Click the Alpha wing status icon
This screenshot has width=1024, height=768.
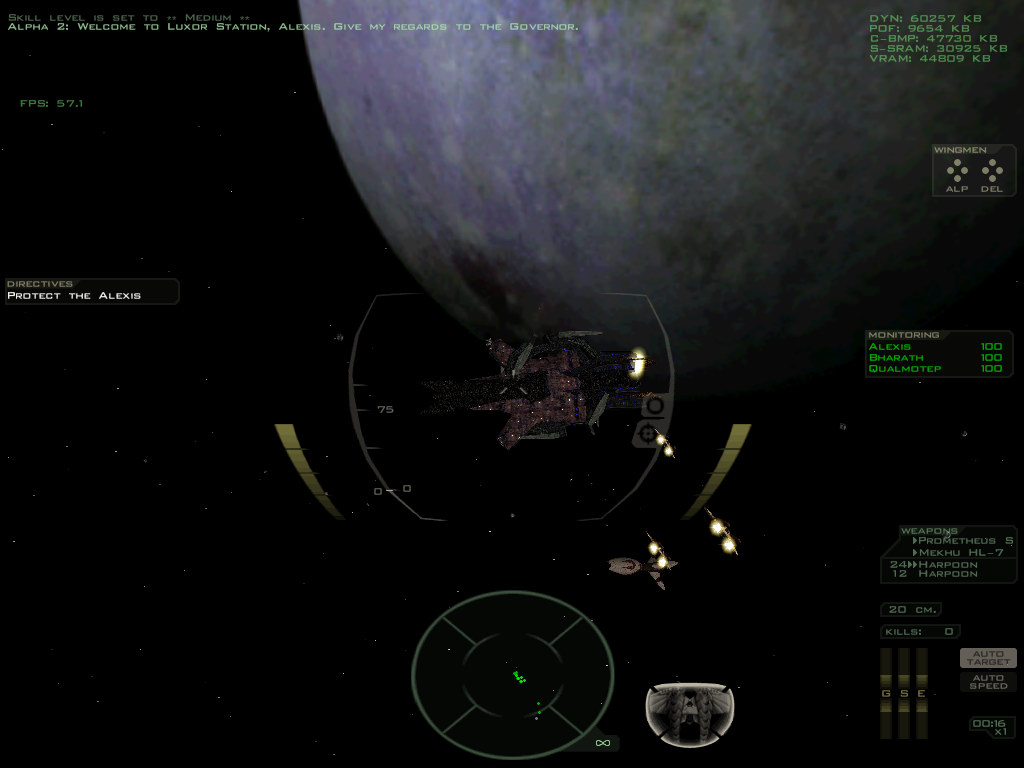coord(957,171)
